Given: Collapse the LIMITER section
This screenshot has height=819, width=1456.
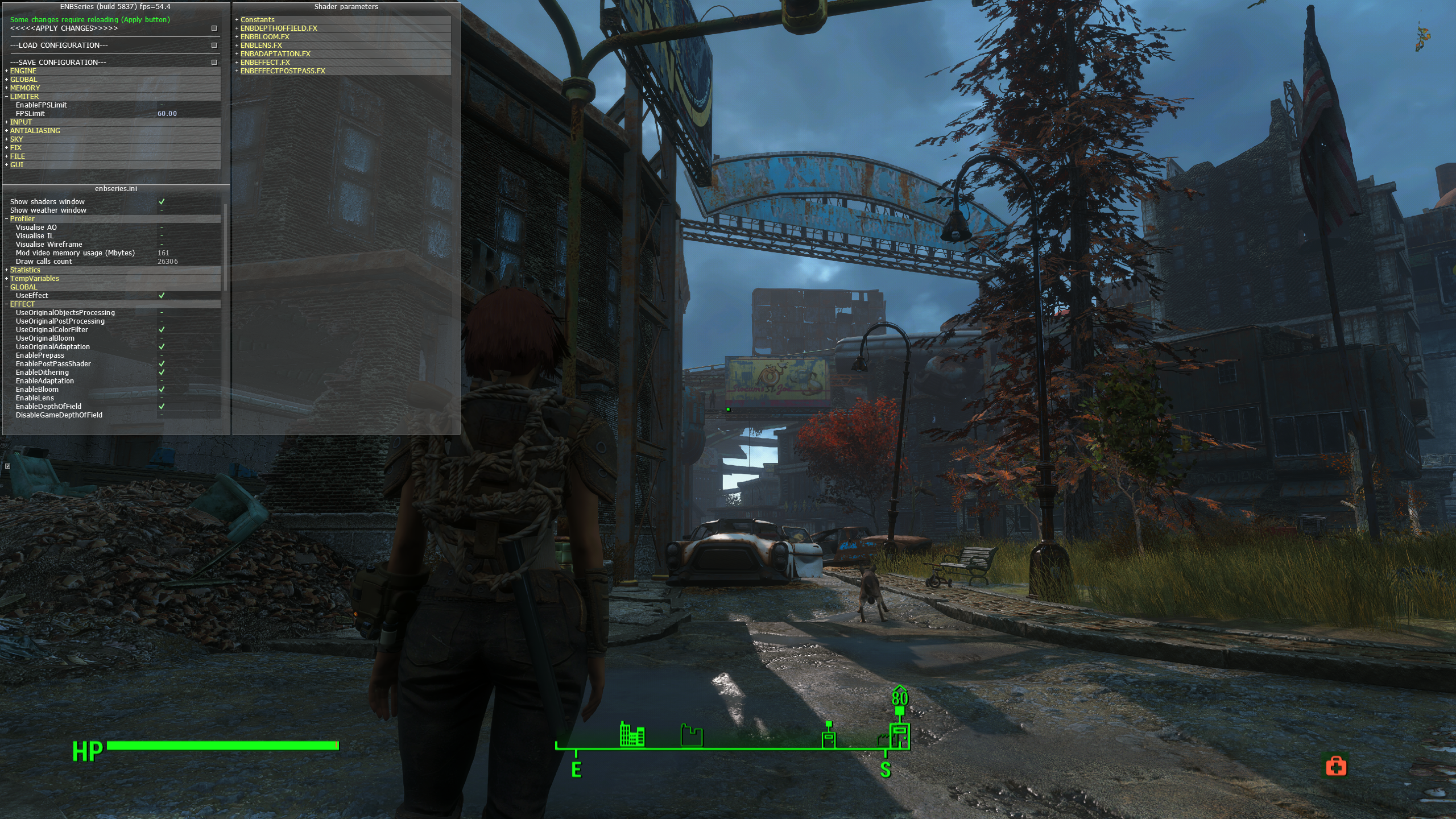Looking at the screenshot, I should [x=24, y=97].
